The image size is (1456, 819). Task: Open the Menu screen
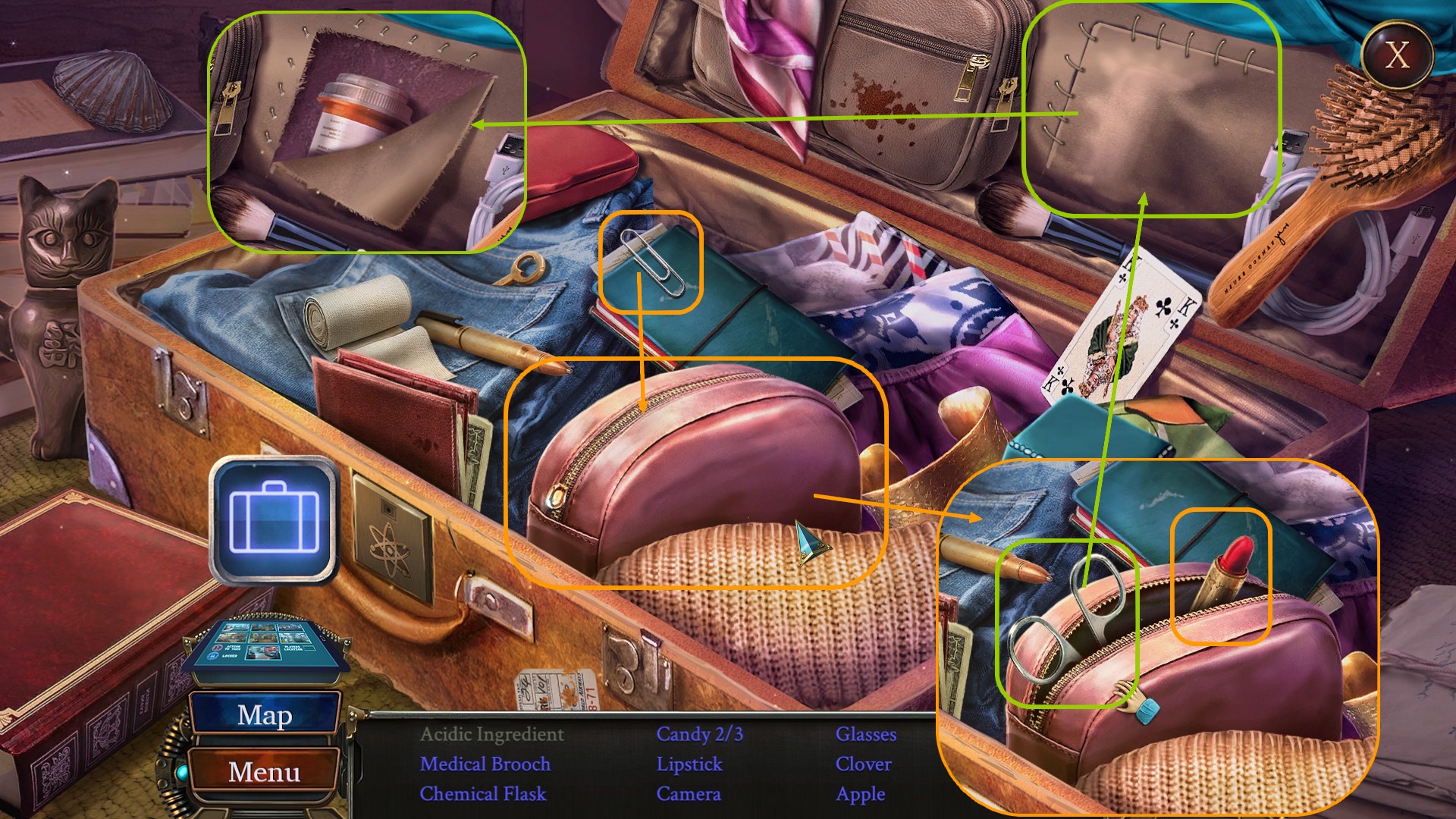point(264,771)
